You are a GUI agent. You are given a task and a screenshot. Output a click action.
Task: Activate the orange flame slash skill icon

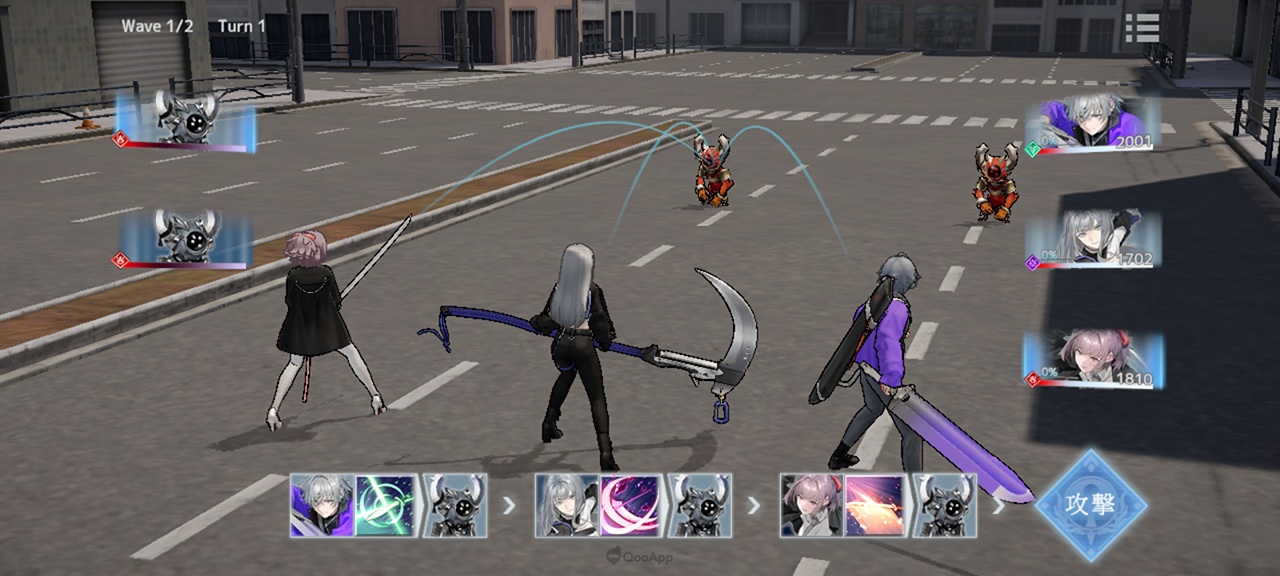click(x=876, y=505)
